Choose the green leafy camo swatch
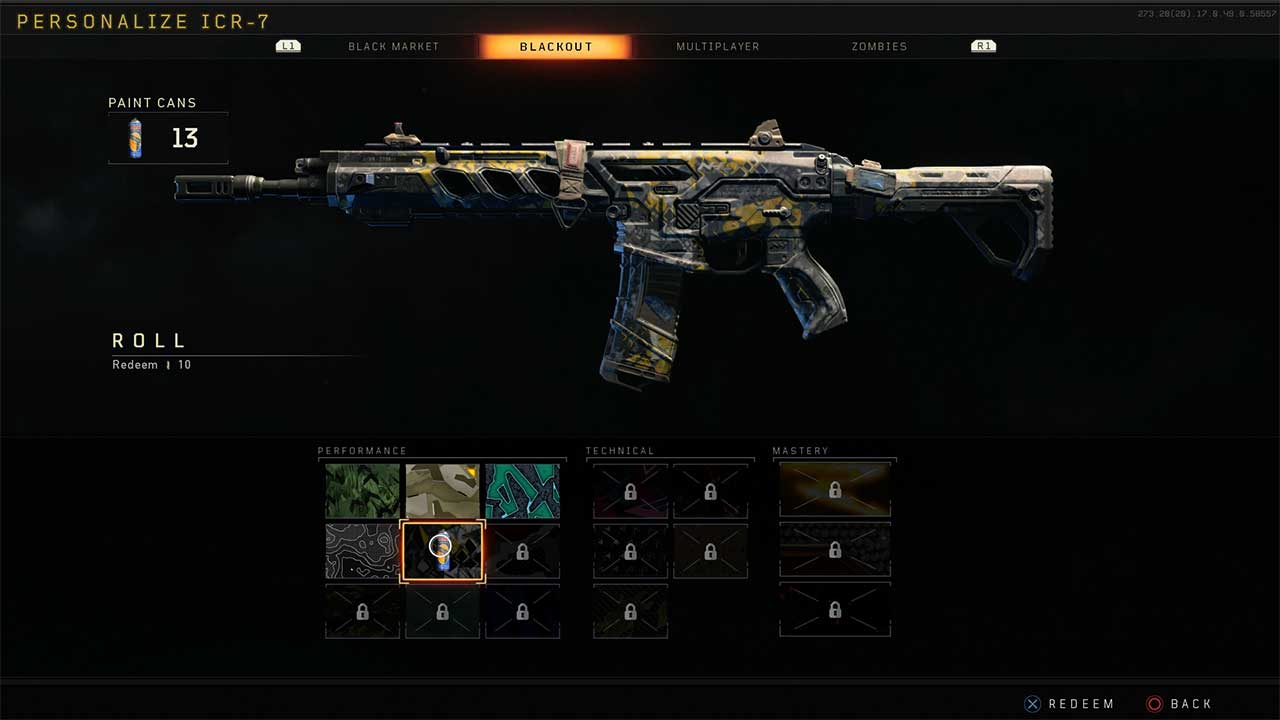1280x720 pixels. pyautogui.click(x=362, y=491)
